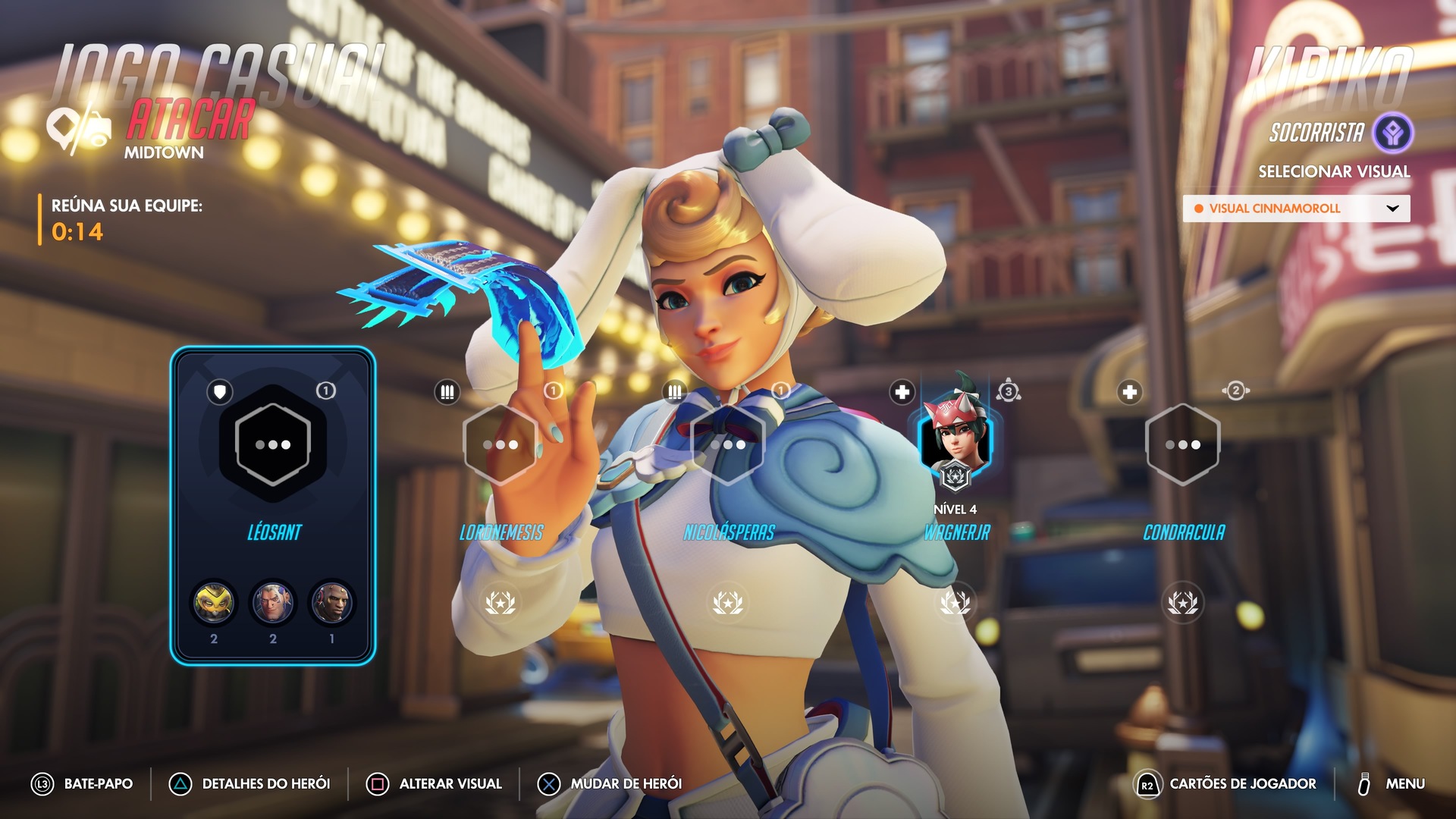Click the endorsement badge under ConDracula
Viewport: 1456px width, 819px height.
pyautogui.click(x=1182, y=603)
